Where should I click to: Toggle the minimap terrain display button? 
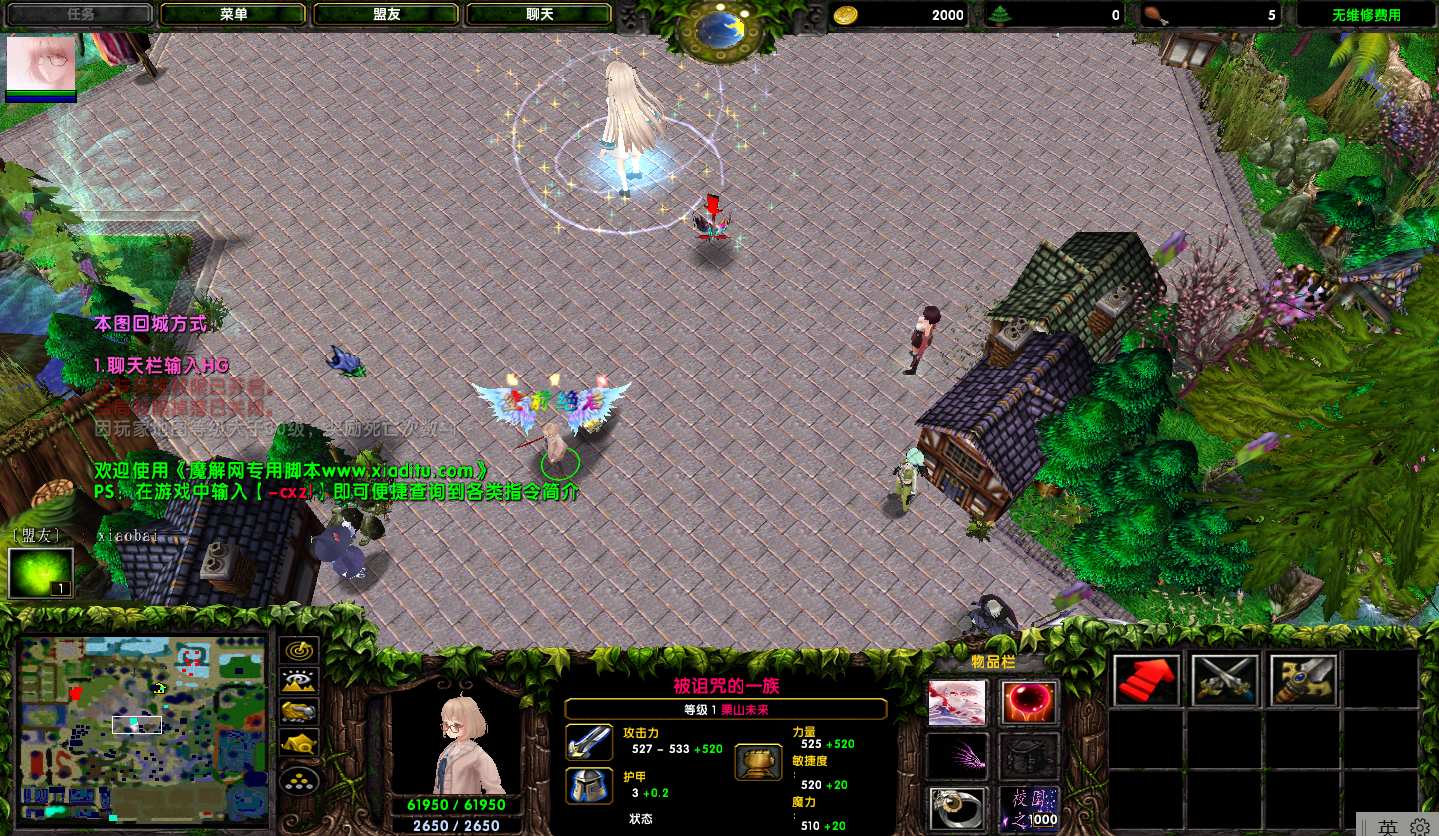click(x=299, y=681)
